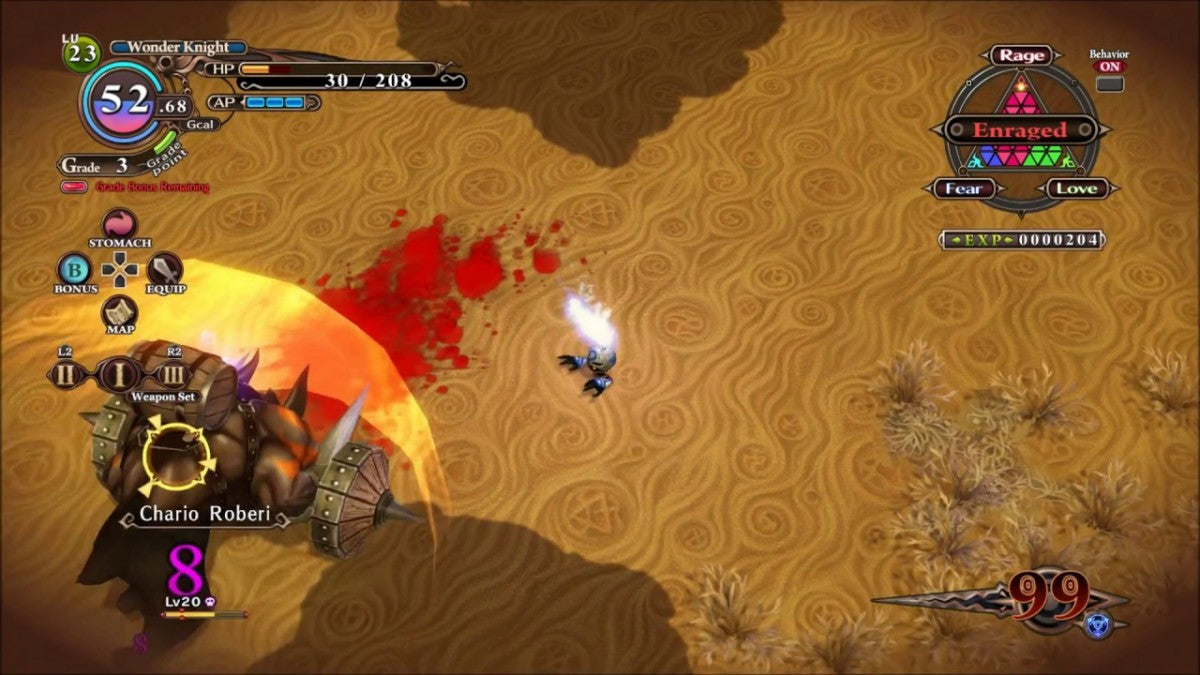The height and width of the screenshot is (675, 1200).
Task: Choose the Fear emotion label
Action: (x=964, y=188)
